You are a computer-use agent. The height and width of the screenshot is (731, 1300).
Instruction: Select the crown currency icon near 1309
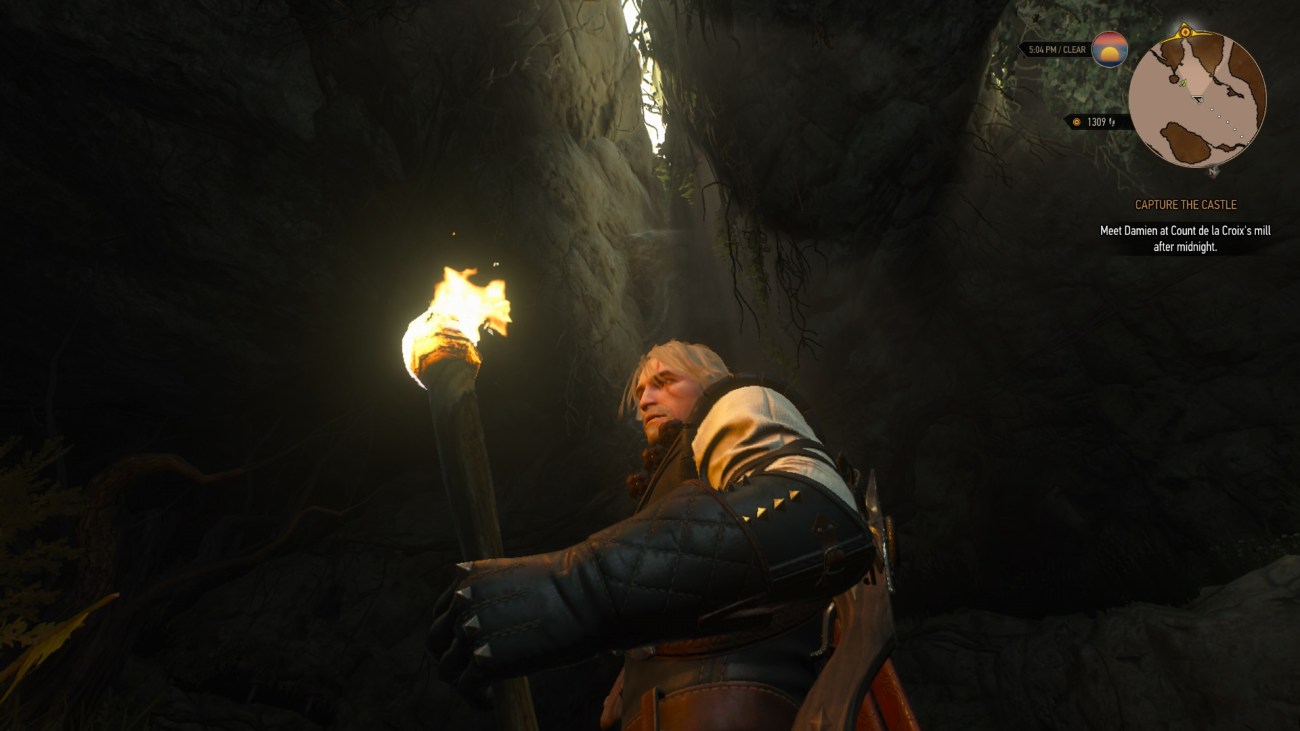[1077, 121]
